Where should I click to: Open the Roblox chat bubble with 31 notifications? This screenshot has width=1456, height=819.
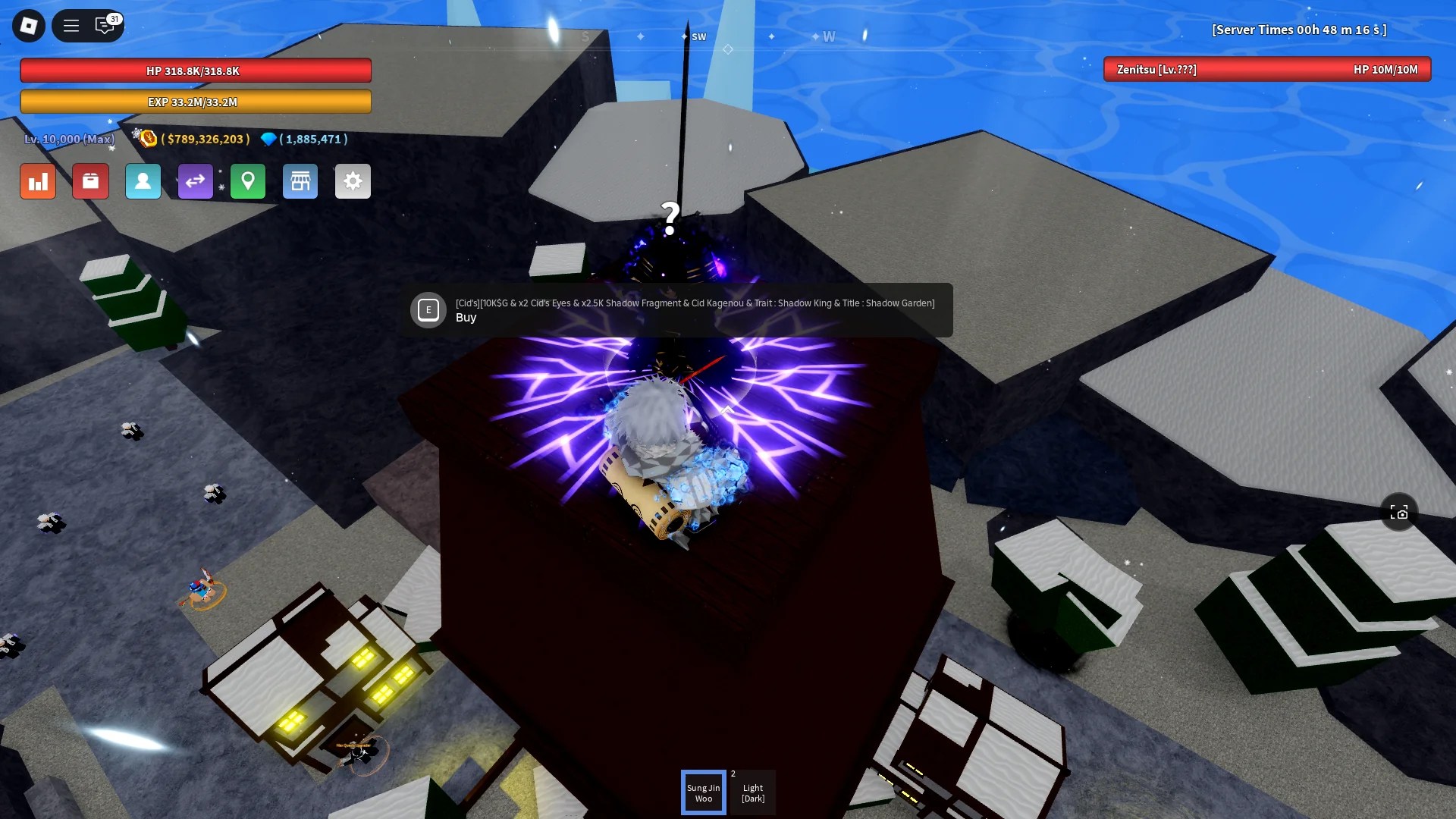coord(105,25)
